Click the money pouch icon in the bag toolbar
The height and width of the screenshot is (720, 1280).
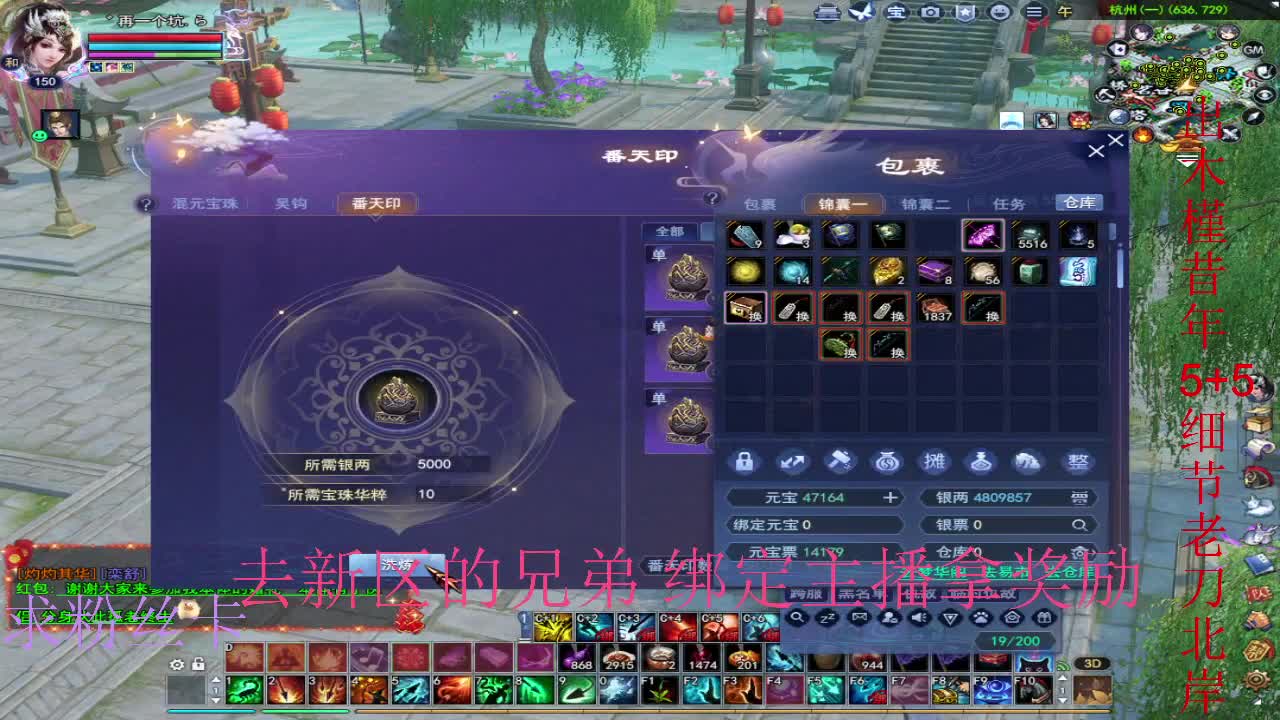[889, 461]
